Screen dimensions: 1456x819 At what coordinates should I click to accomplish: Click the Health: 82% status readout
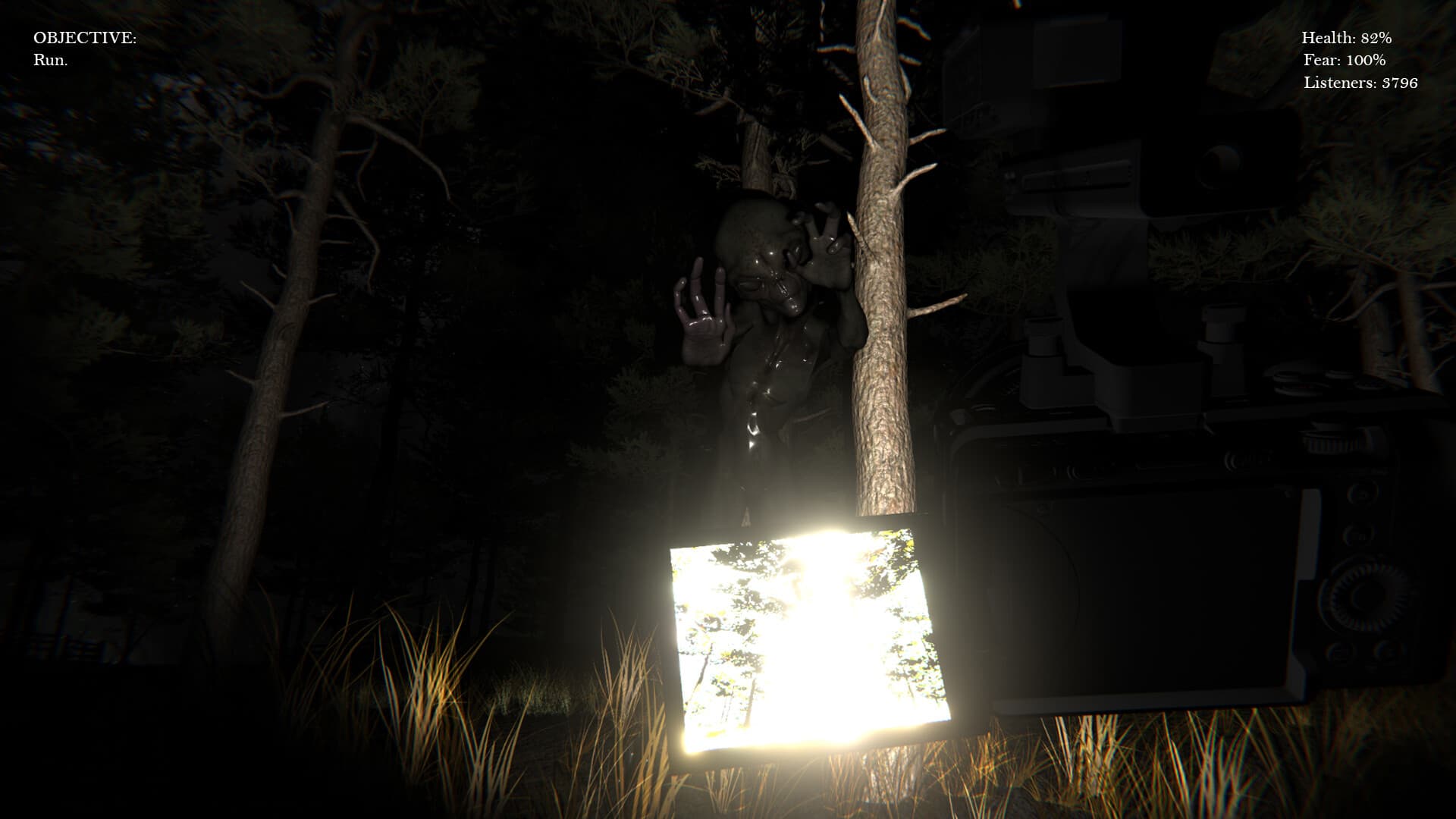(x=1346, y=36)
